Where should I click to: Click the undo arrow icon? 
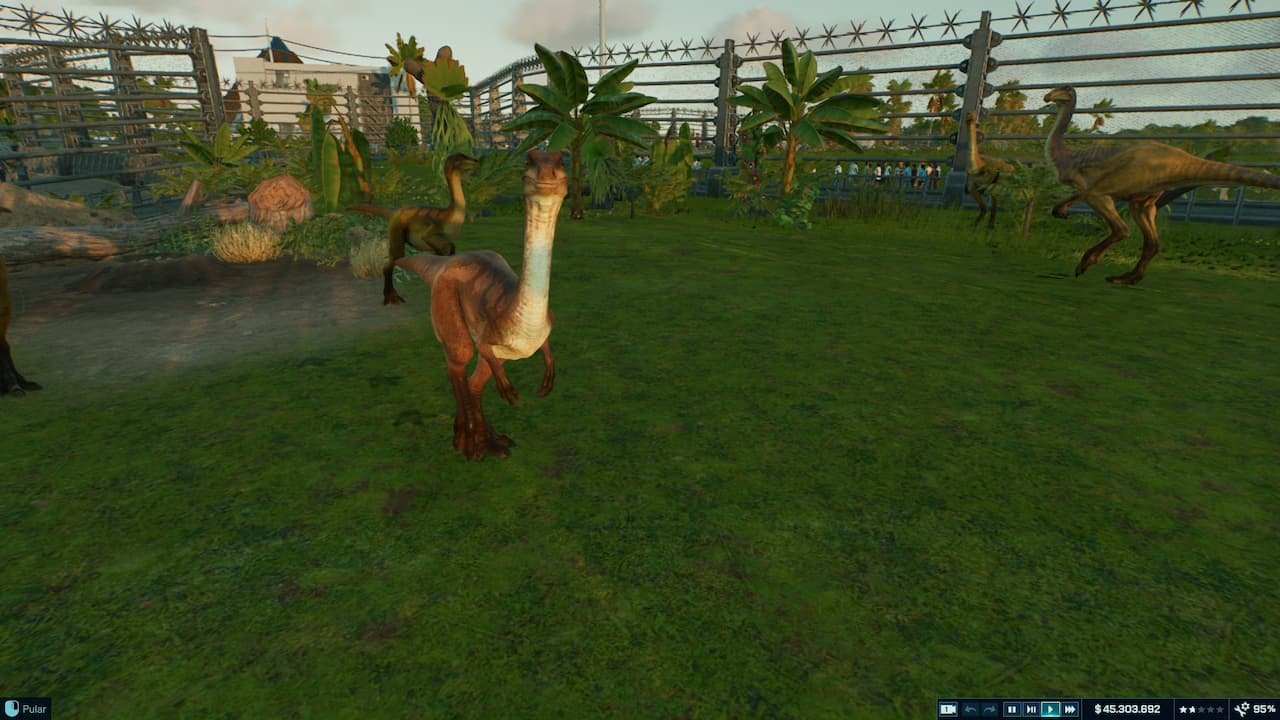point(971,707)
